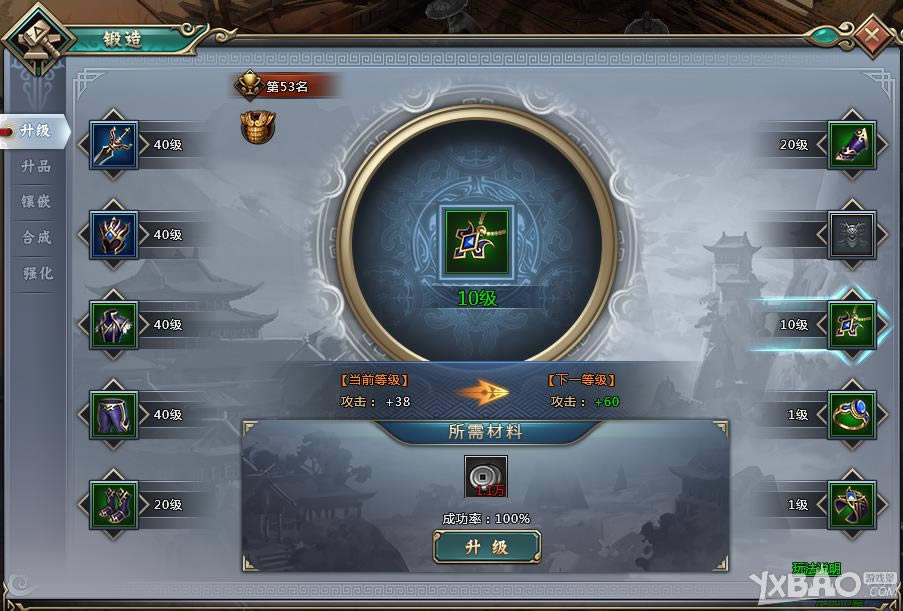Viewport: 903px width, 611px height.
Task: Select the level 40 sword weapon slot
Action: coord(114,145)
